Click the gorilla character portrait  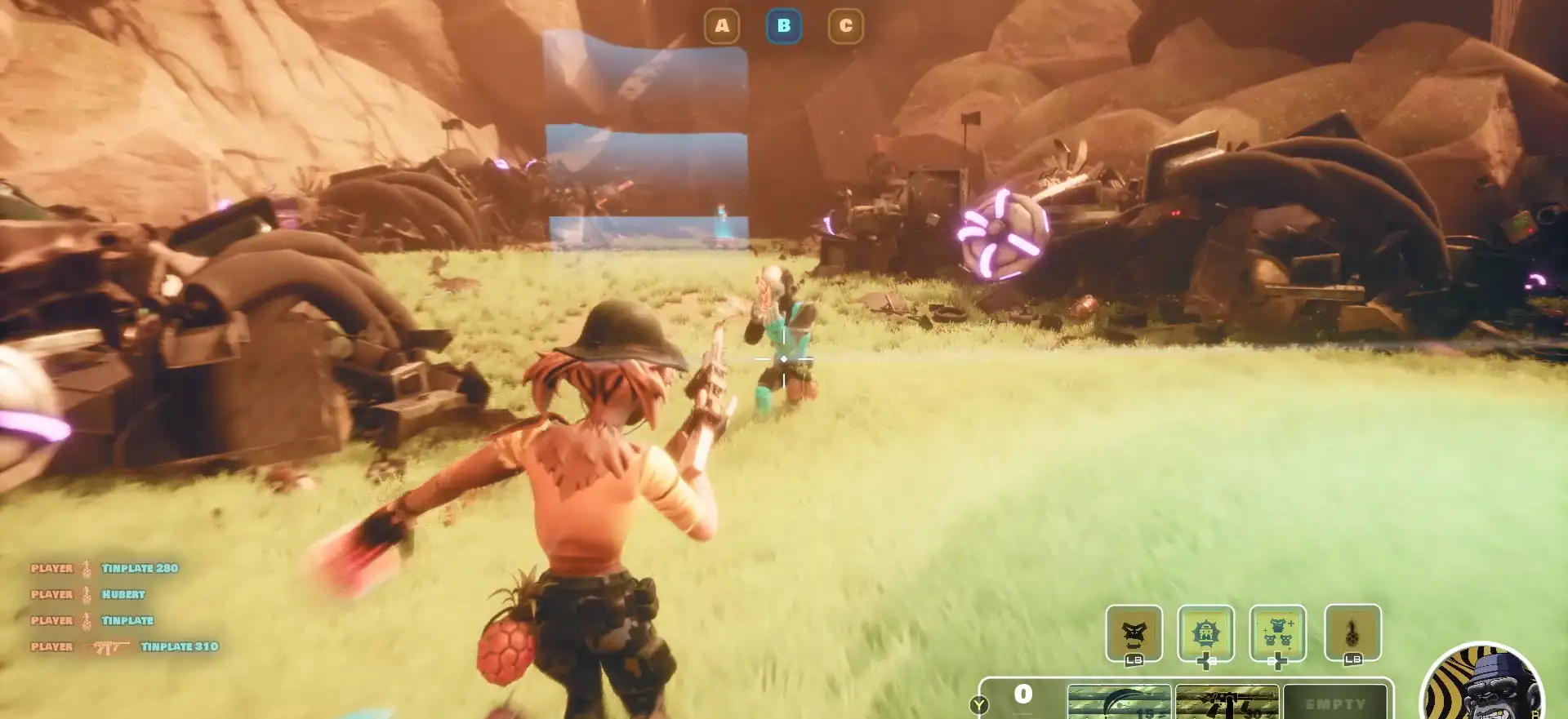click(1482, 686)
